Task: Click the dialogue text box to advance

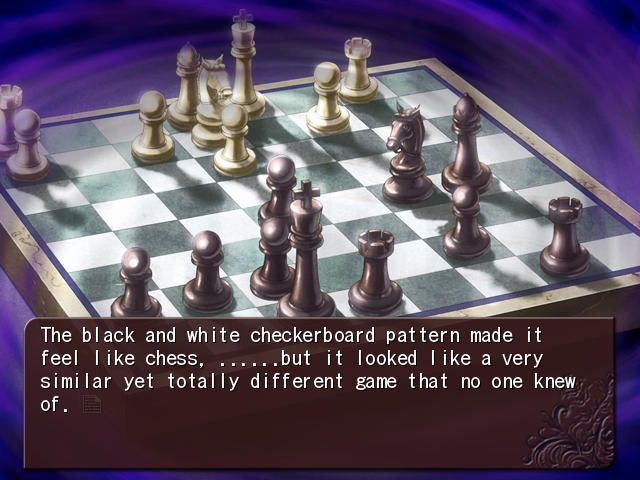Action: 320,392
